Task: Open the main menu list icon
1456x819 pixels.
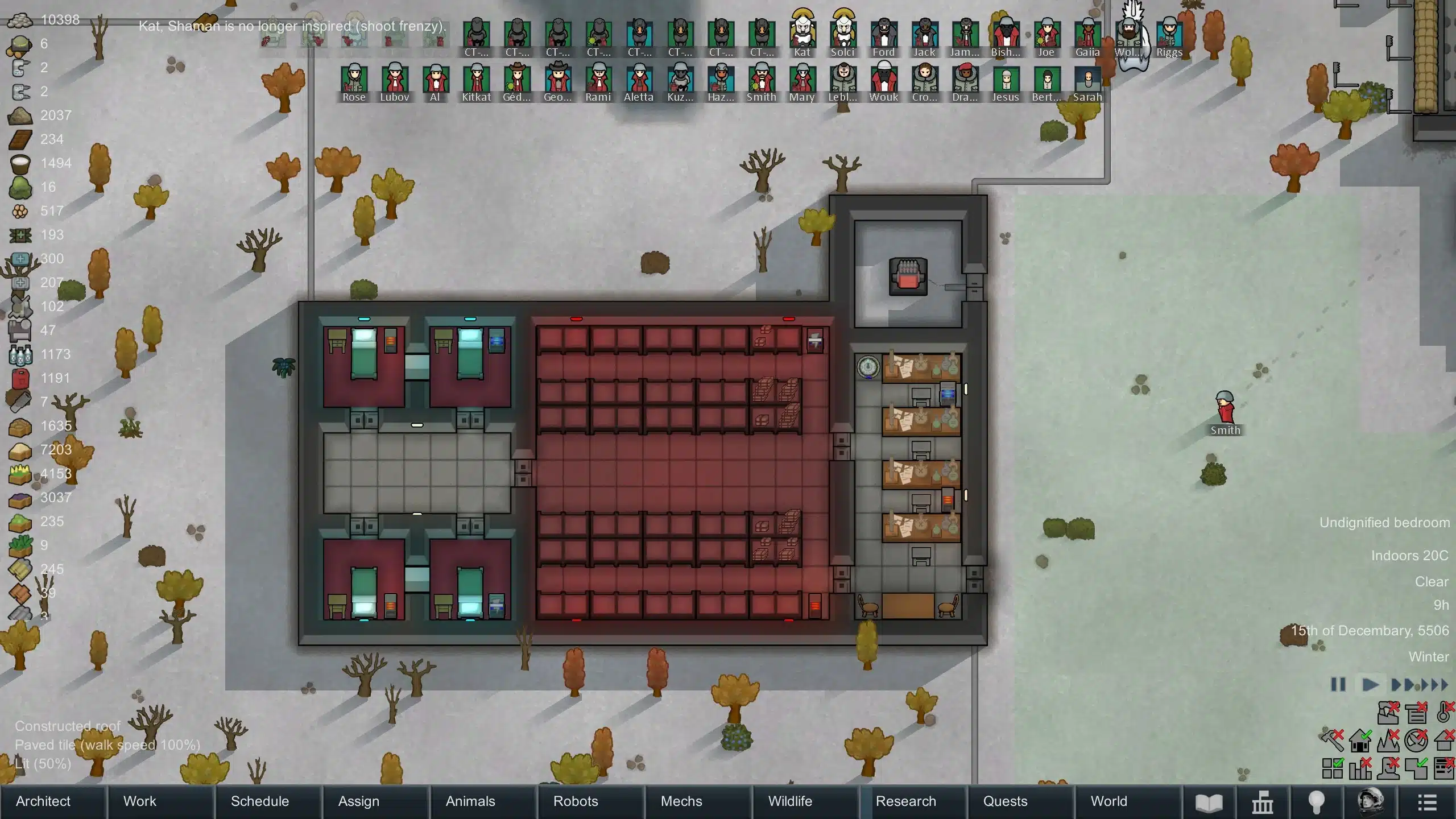Action: (x=1427, y=803)
